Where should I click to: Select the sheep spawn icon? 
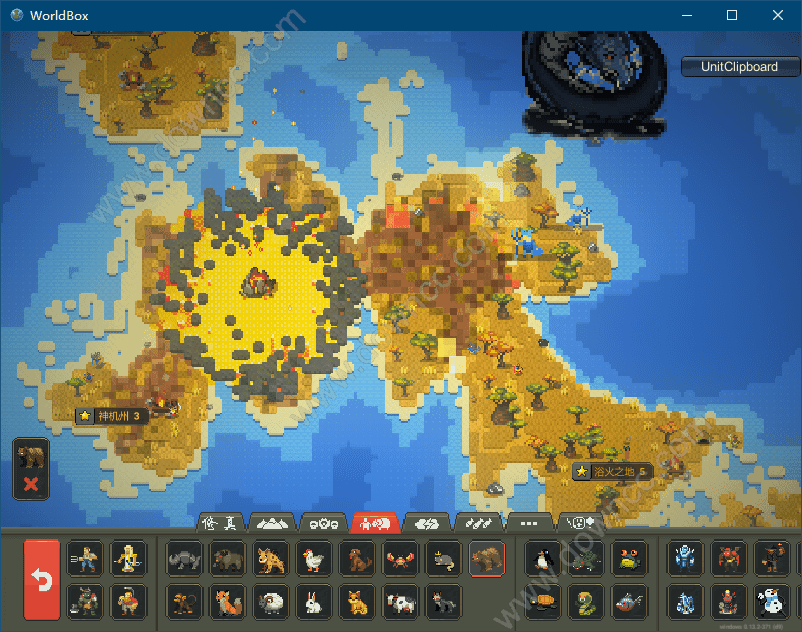coord(272,601)
